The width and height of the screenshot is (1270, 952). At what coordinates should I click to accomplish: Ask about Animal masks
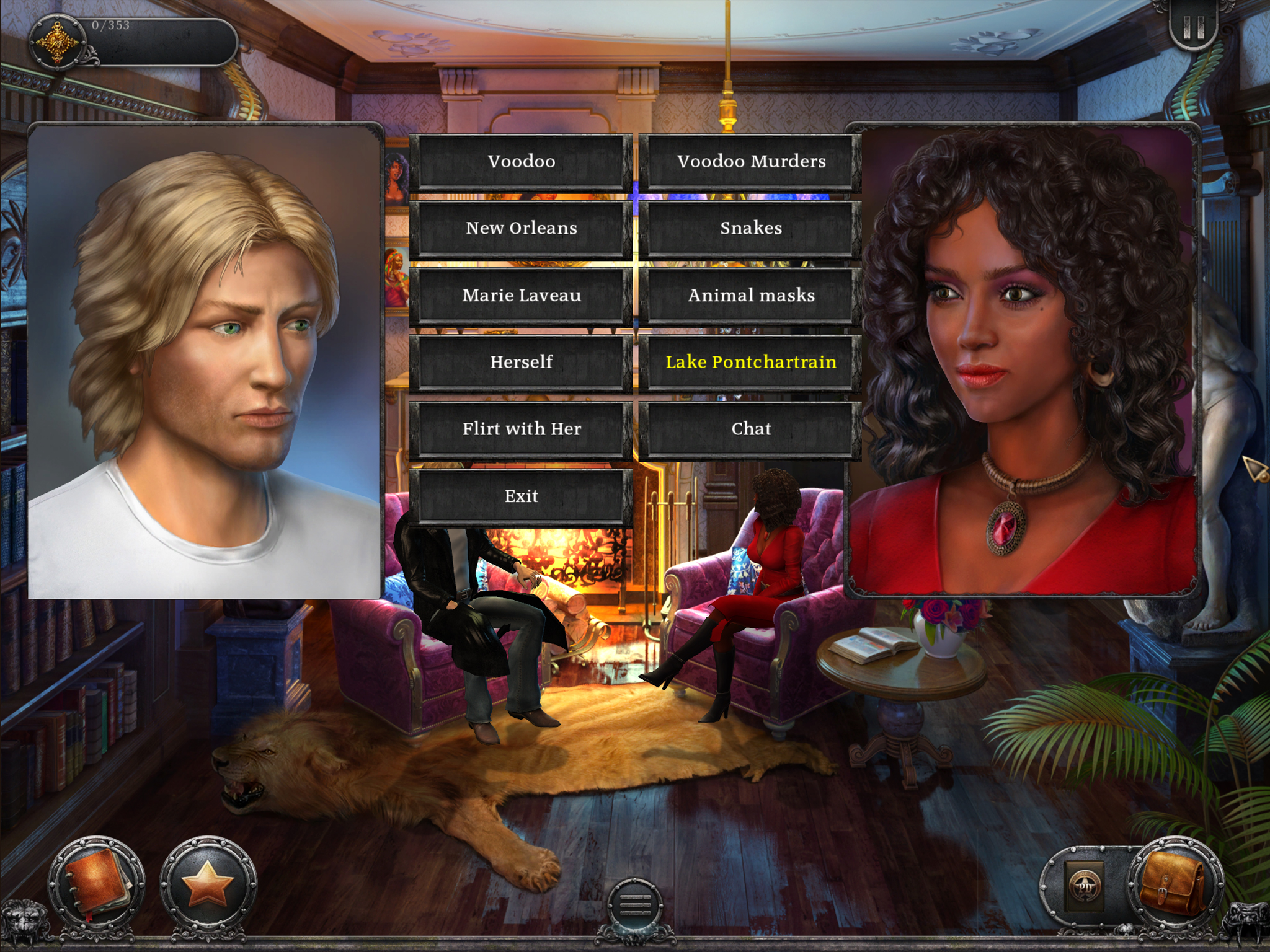(750, 296)
